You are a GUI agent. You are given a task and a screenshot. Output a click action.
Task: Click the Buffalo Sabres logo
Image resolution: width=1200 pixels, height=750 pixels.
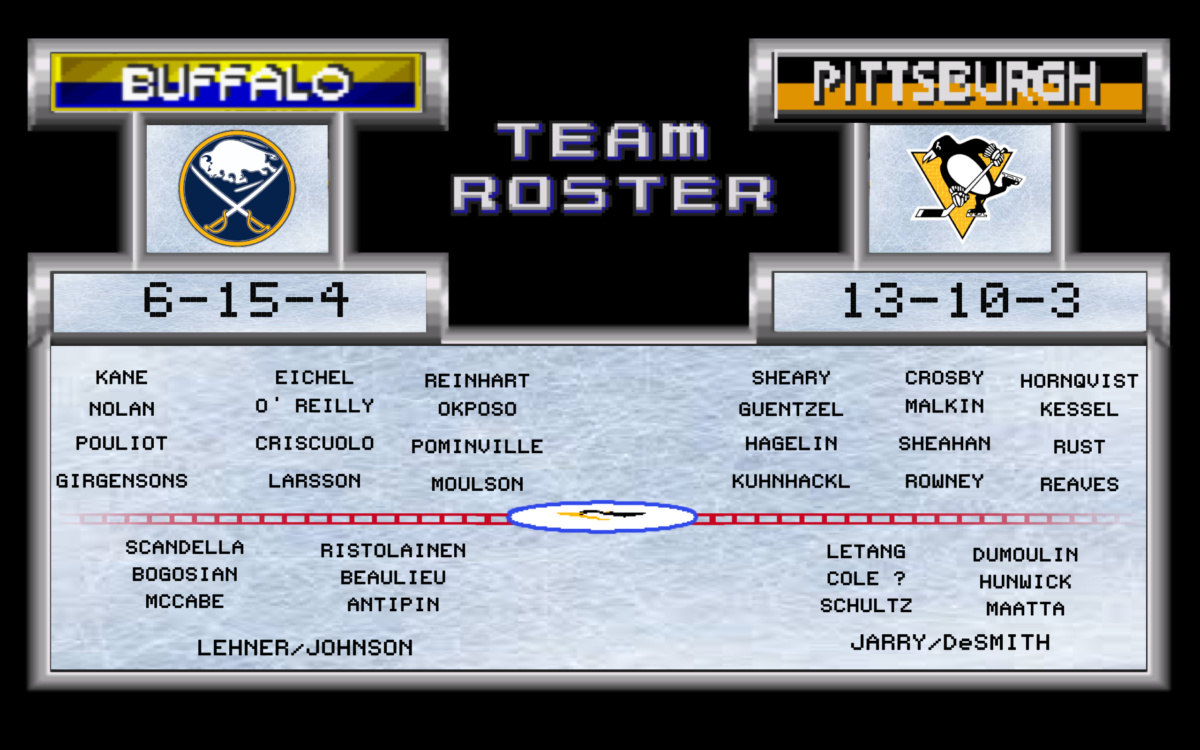pyautogui.click(x=237, y=188)
